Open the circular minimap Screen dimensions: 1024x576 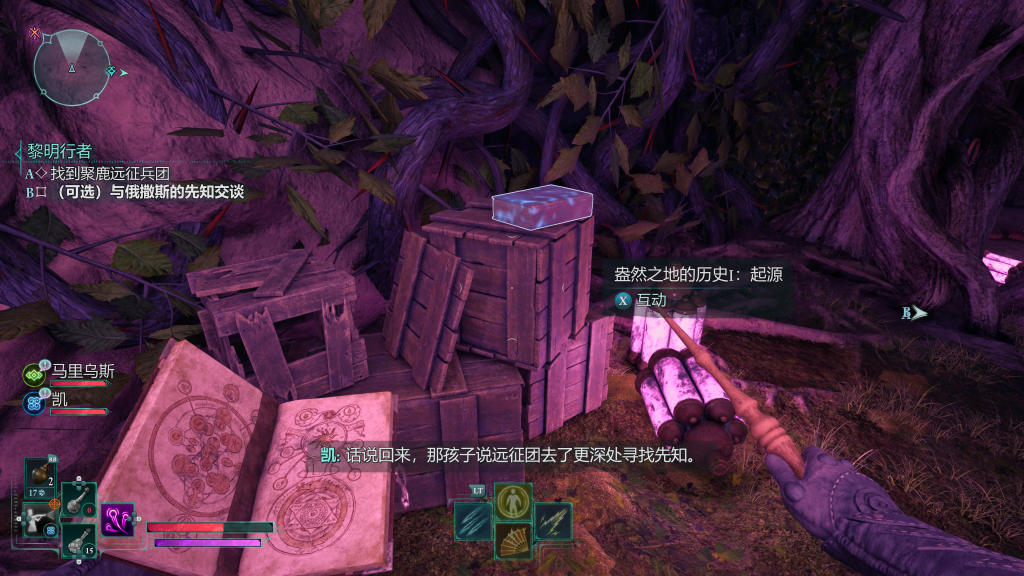(70, 67)
